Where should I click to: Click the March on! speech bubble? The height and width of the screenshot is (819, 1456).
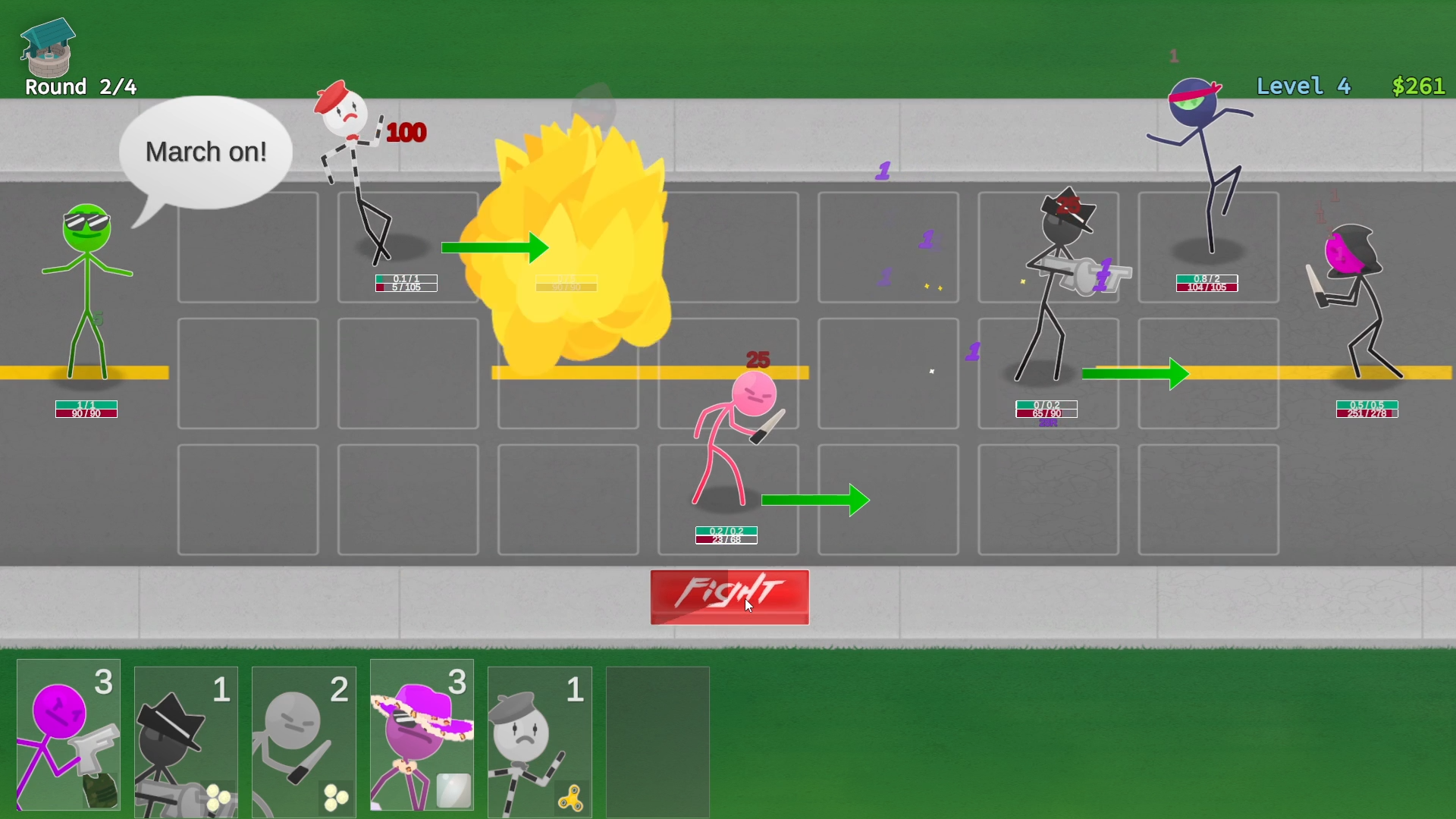(x=206, y=152)
